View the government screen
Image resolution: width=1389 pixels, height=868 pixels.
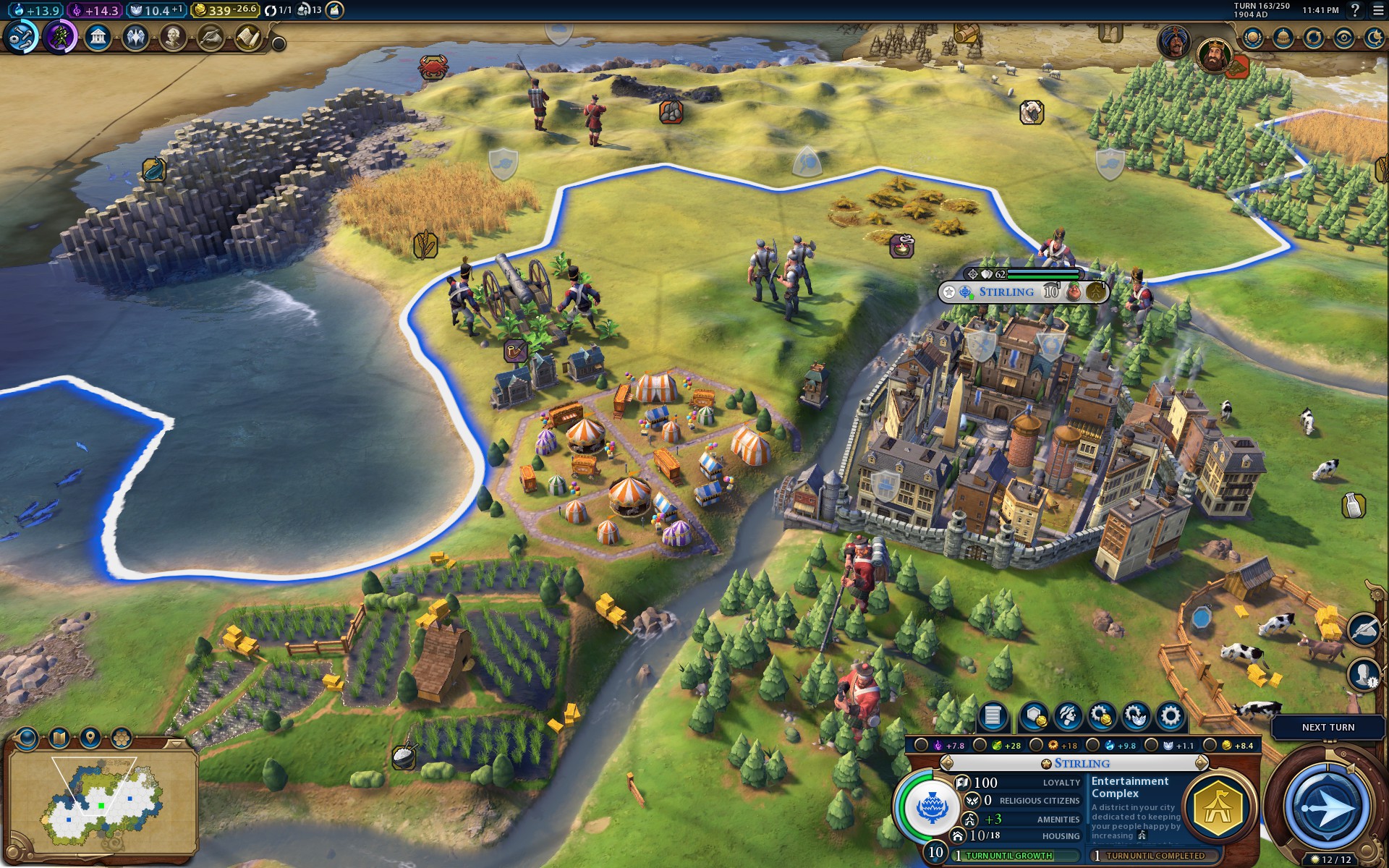pyautogui.click(x=98, y=37)
